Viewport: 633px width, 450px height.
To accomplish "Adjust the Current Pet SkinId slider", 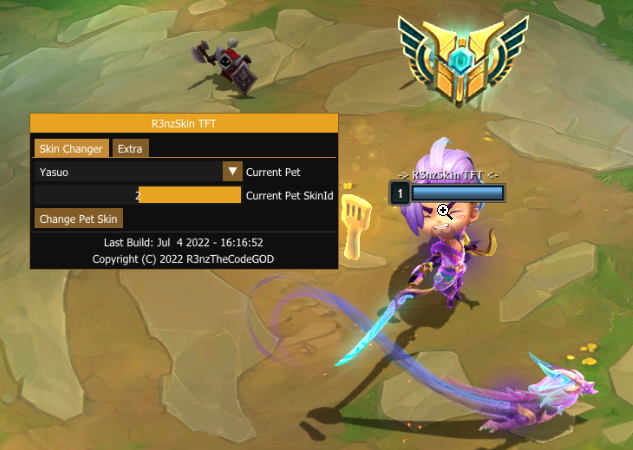I will click(138, 195).
